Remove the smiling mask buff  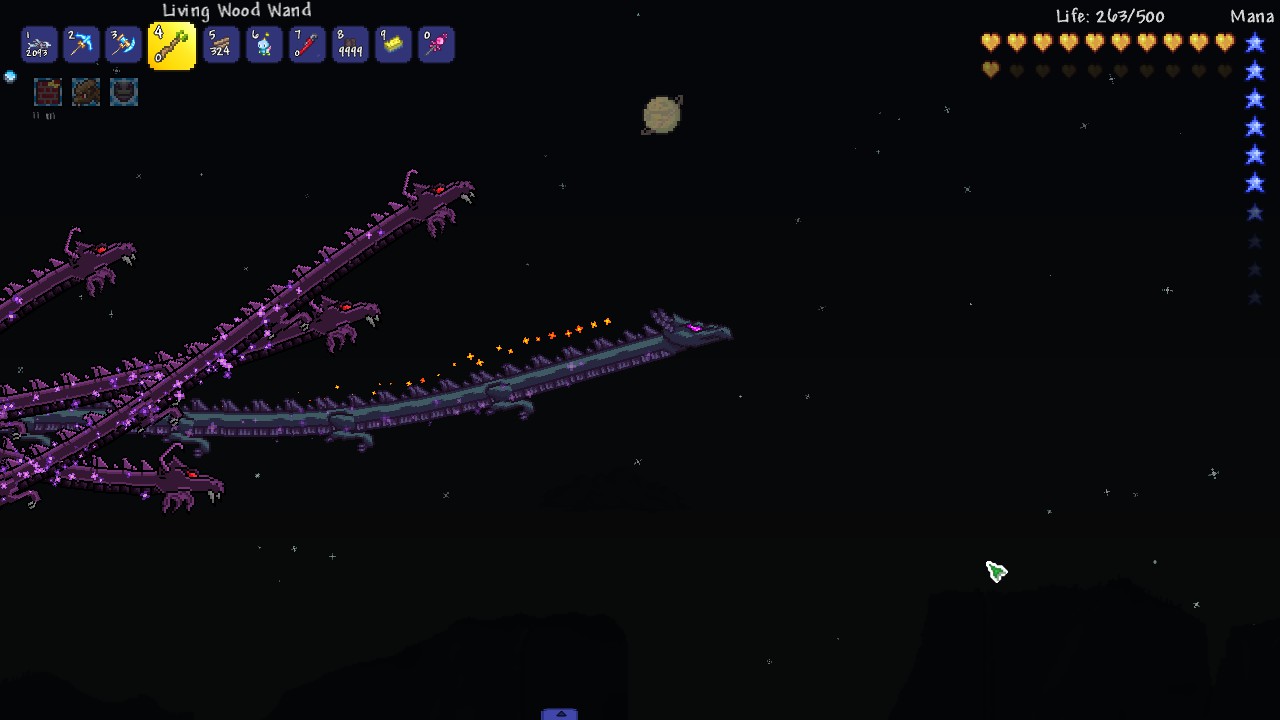point(123,91)
